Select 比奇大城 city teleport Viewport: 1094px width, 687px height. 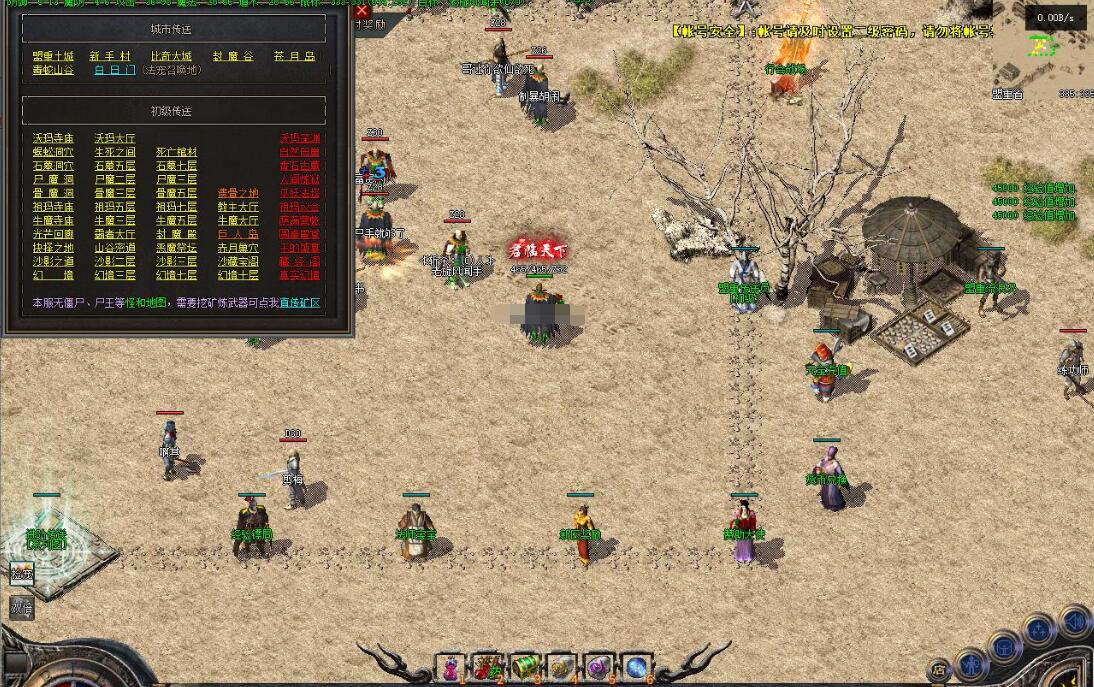171,56
